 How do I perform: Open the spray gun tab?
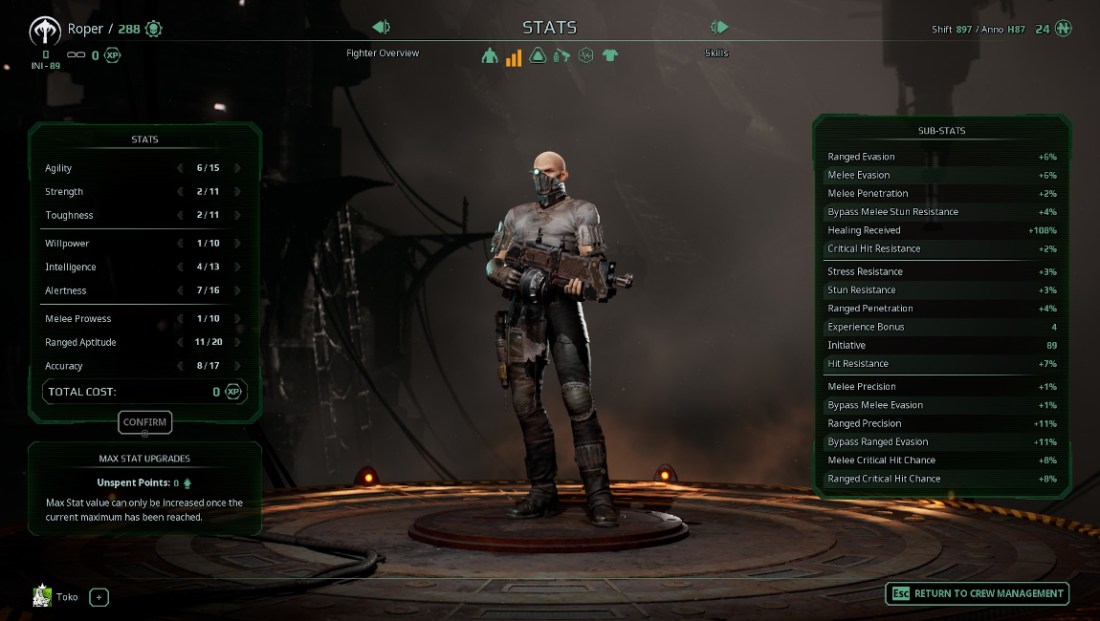point(562,56)
